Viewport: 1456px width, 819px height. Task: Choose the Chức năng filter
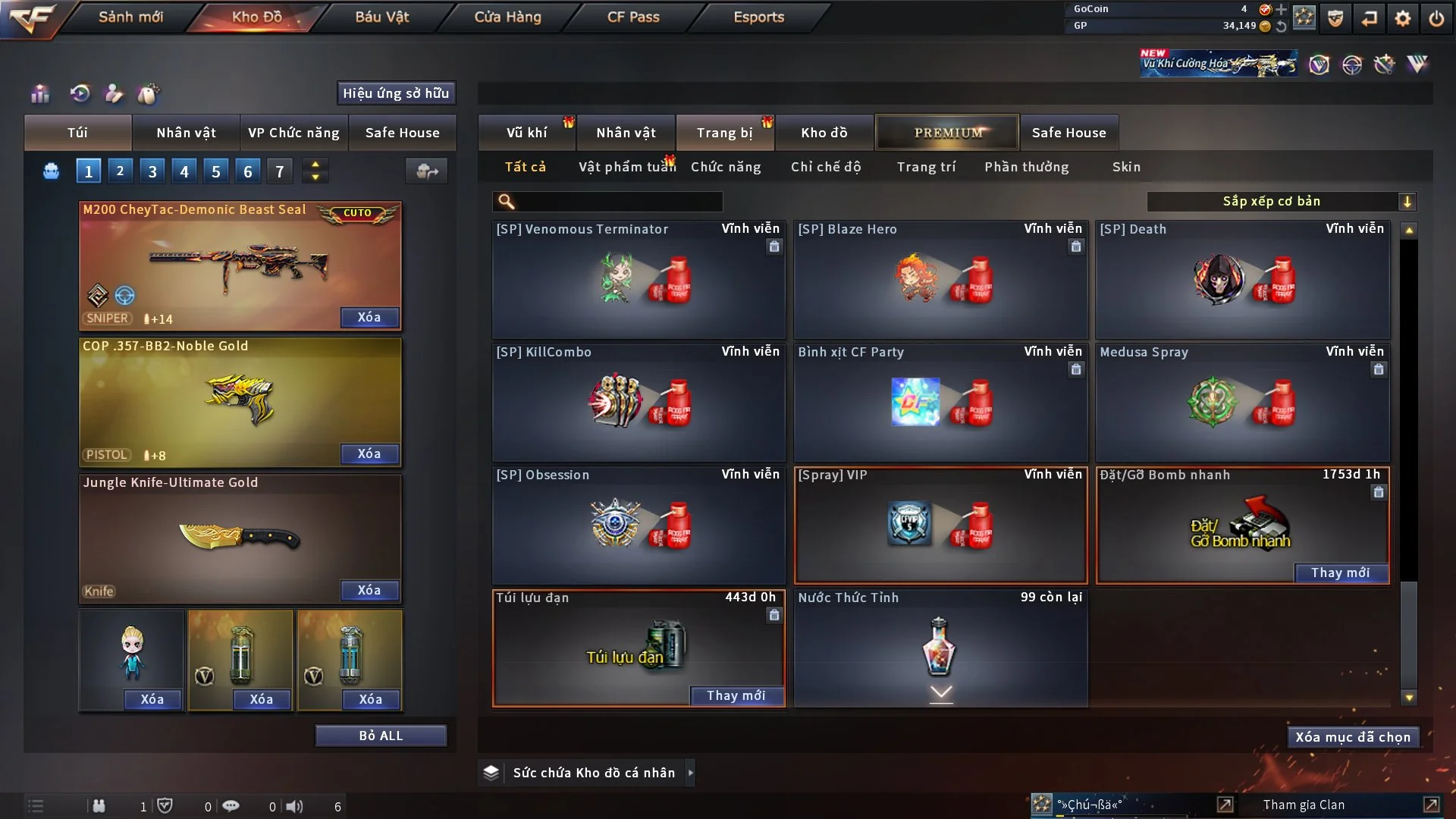point(726,167)
